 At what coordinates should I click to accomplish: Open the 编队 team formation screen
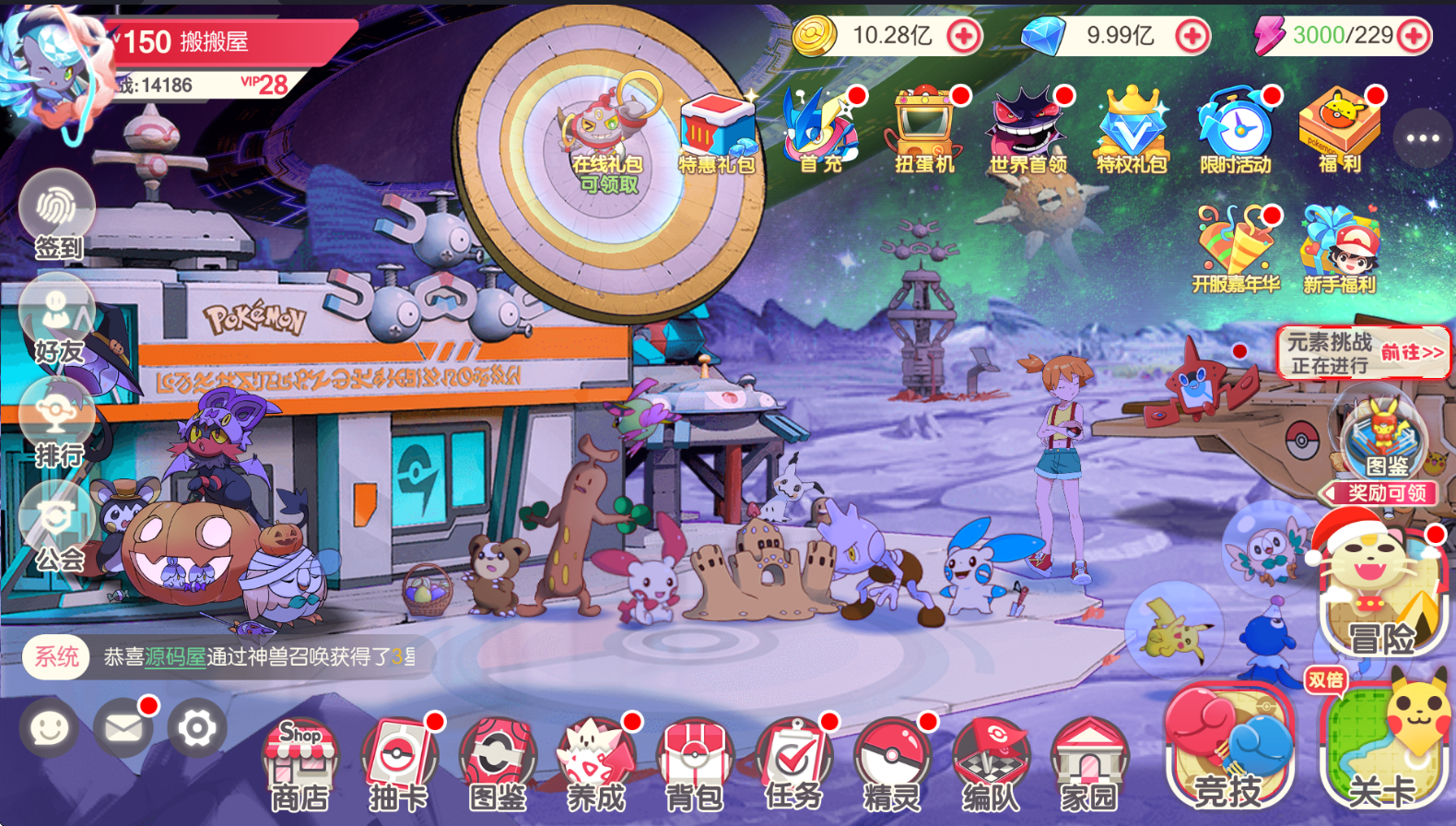990,763
